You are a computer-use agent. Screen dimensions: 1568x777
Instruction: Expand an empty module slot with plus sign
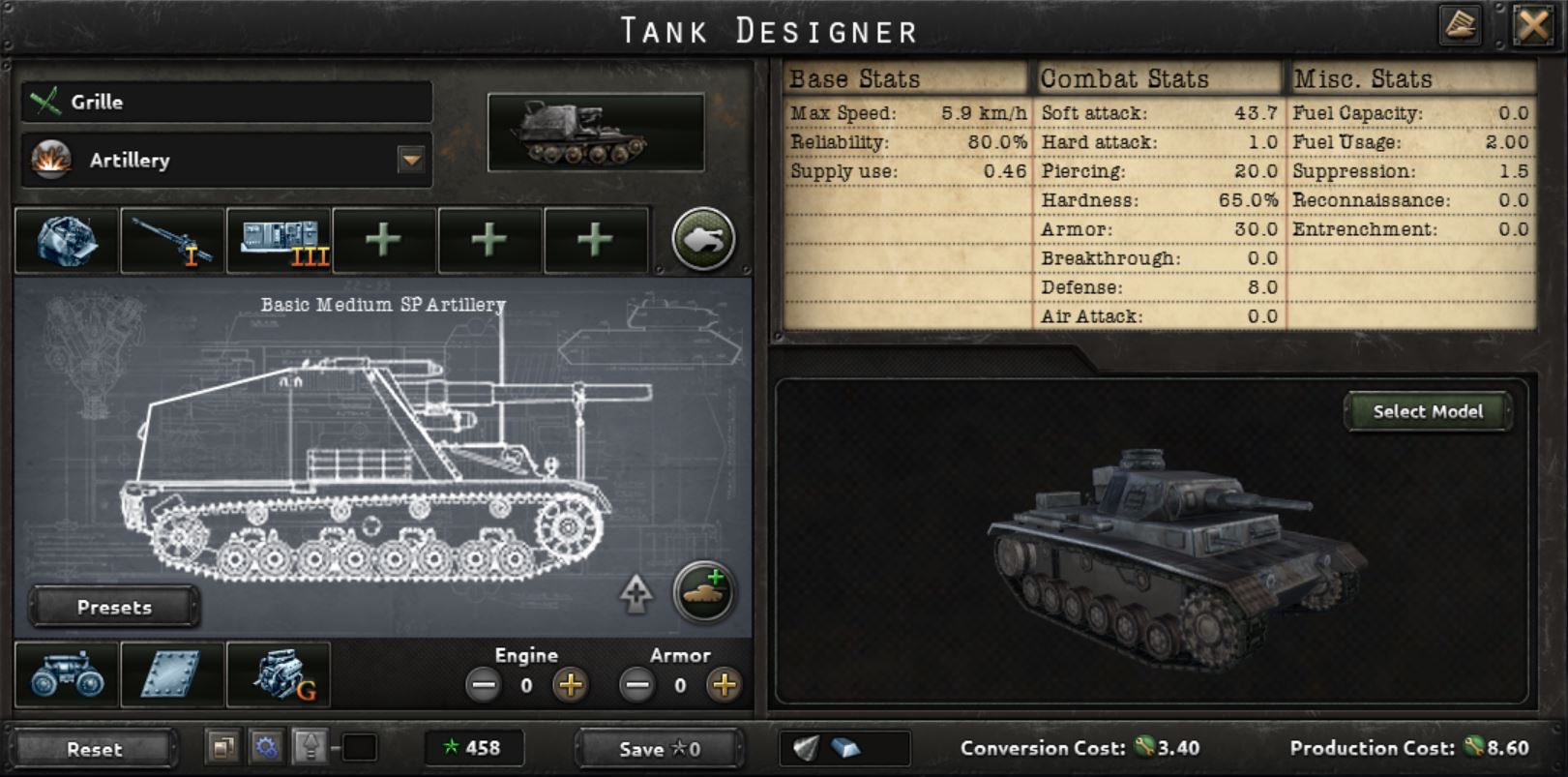pyautogui.click(x=384, y=239)
